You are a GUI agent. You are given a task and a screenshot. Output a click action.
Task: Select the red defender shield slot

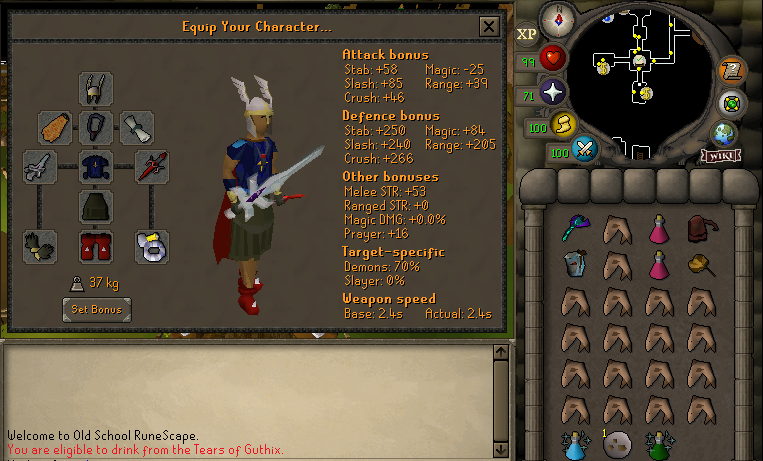[x=152, y=166]
